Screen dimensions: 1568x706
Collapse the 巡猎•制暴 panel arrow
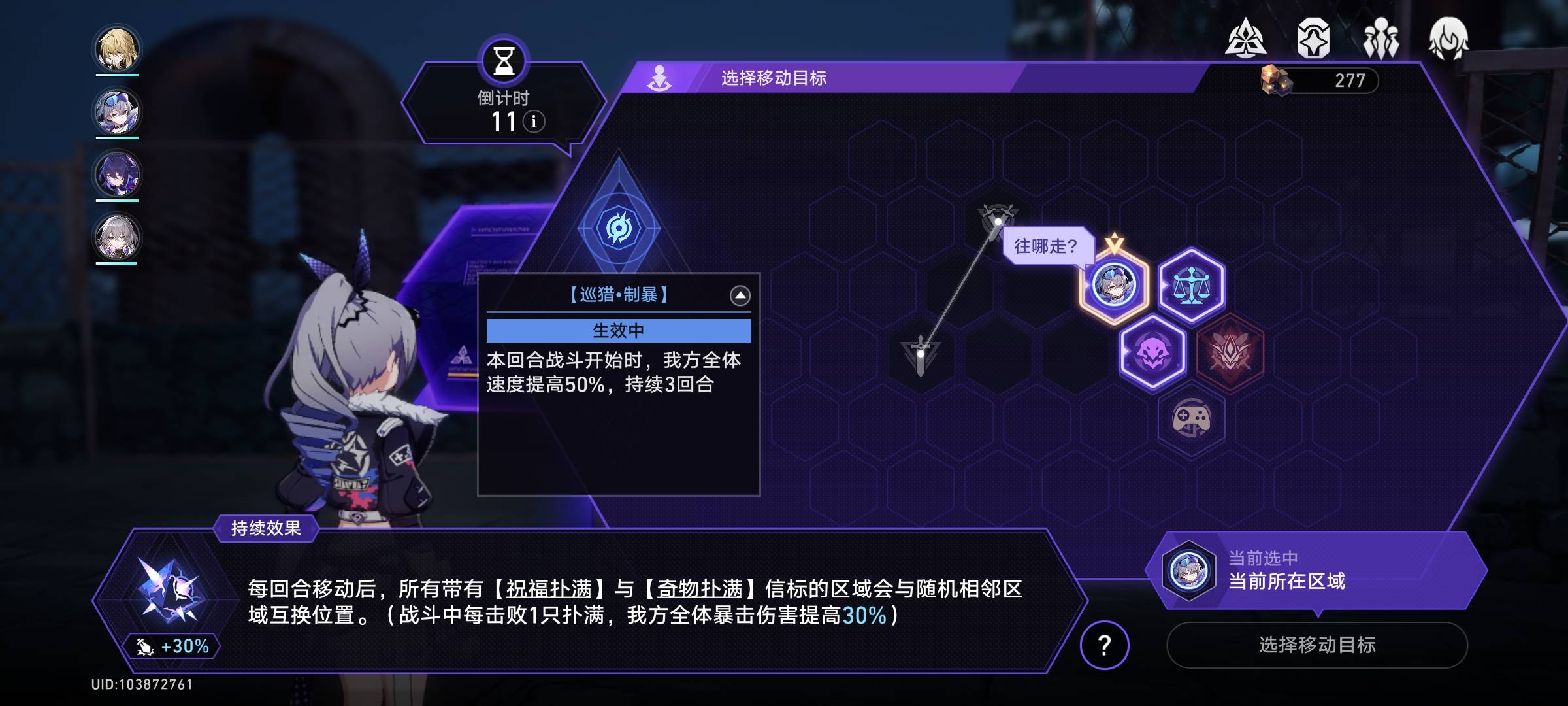coord(740,295)
